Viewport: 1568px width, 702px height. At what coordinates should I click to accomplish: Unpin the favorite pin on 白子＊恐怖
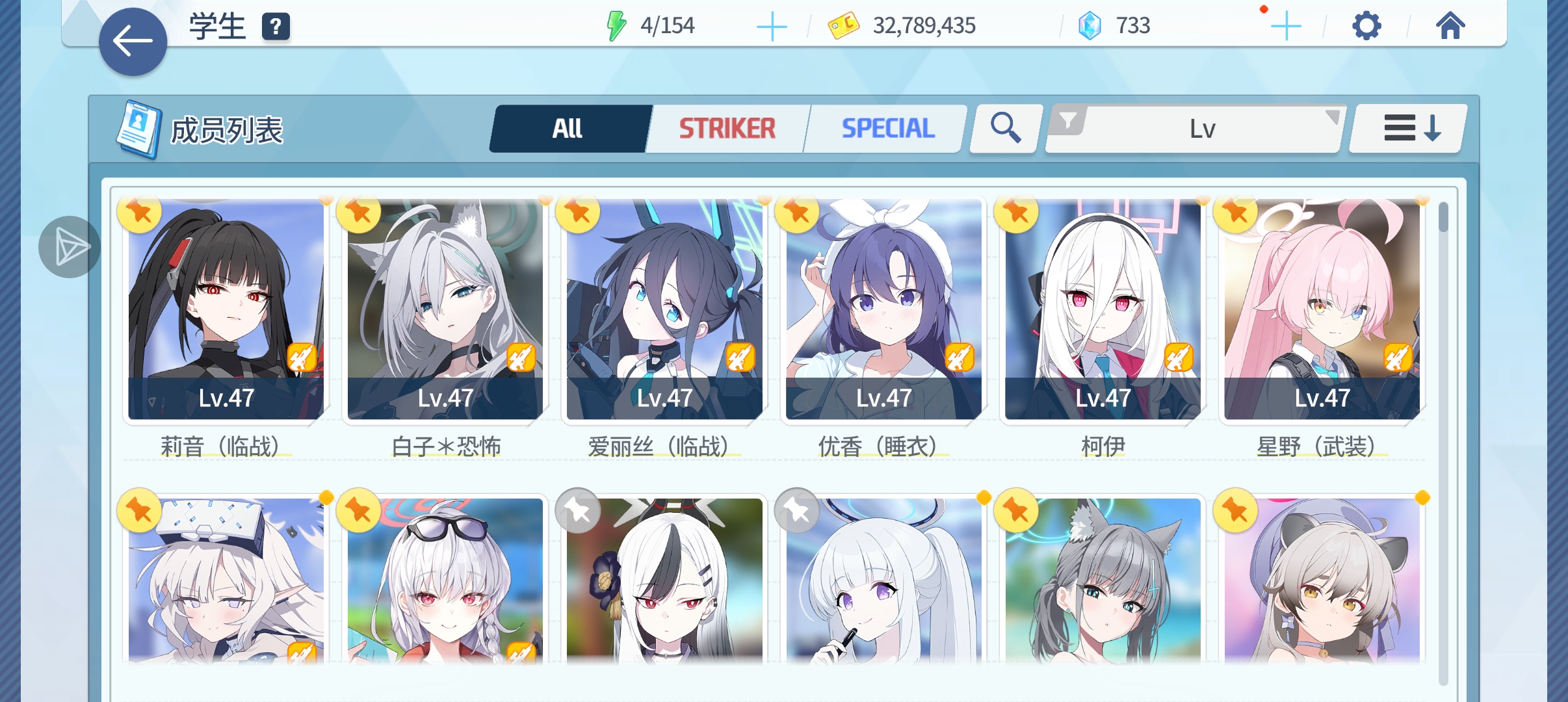coord(359,213)
